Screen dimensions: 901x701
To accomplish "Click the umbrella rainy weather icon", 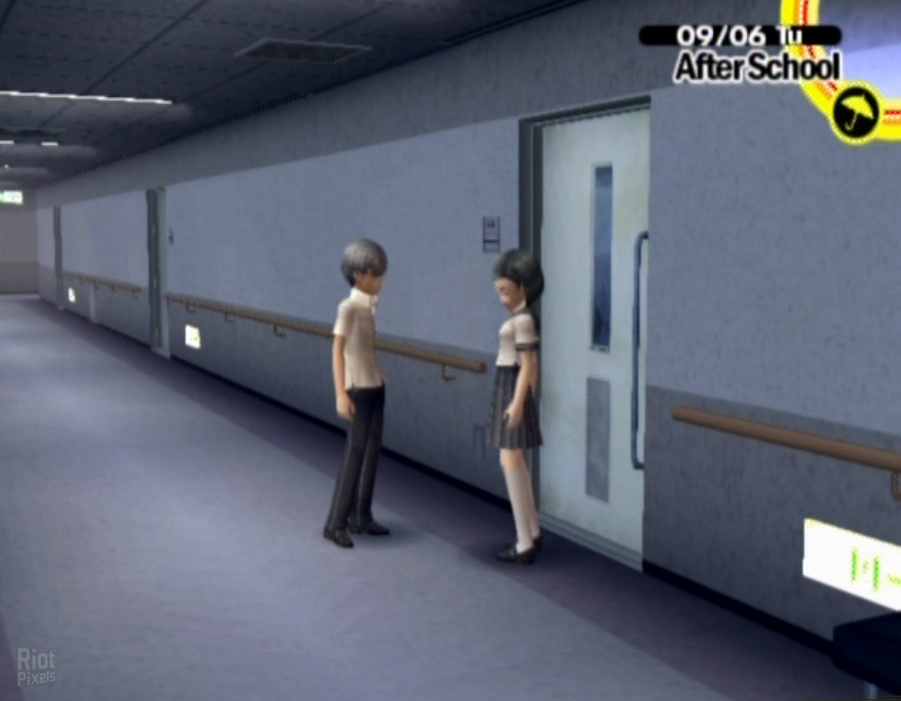I will click(x=855, y=112).
